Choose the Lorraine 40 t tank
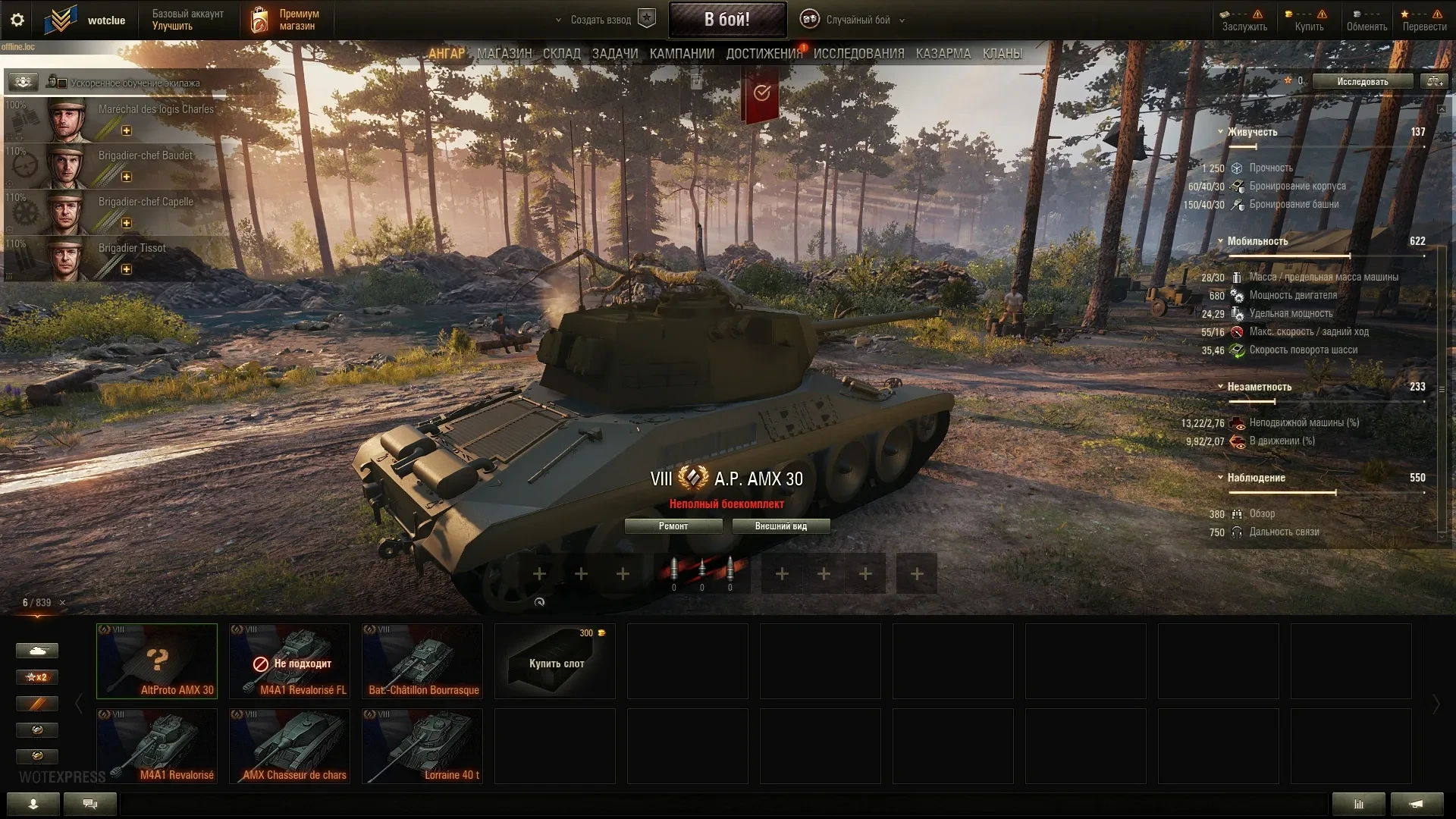Screen dimensions: 1456x819 (422, 746)
